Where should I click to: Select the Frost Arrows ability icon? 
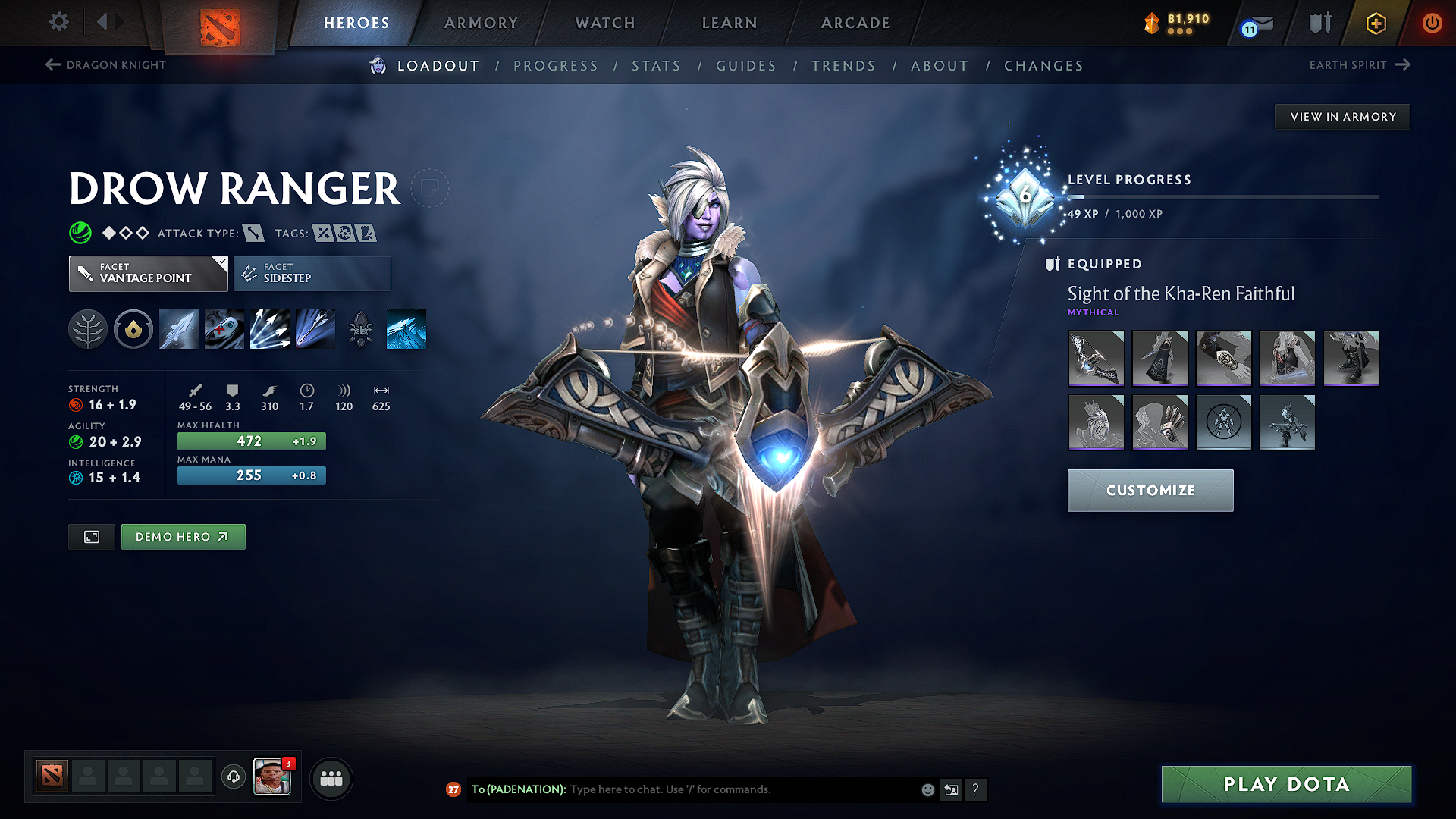click(x=178, y=328)
